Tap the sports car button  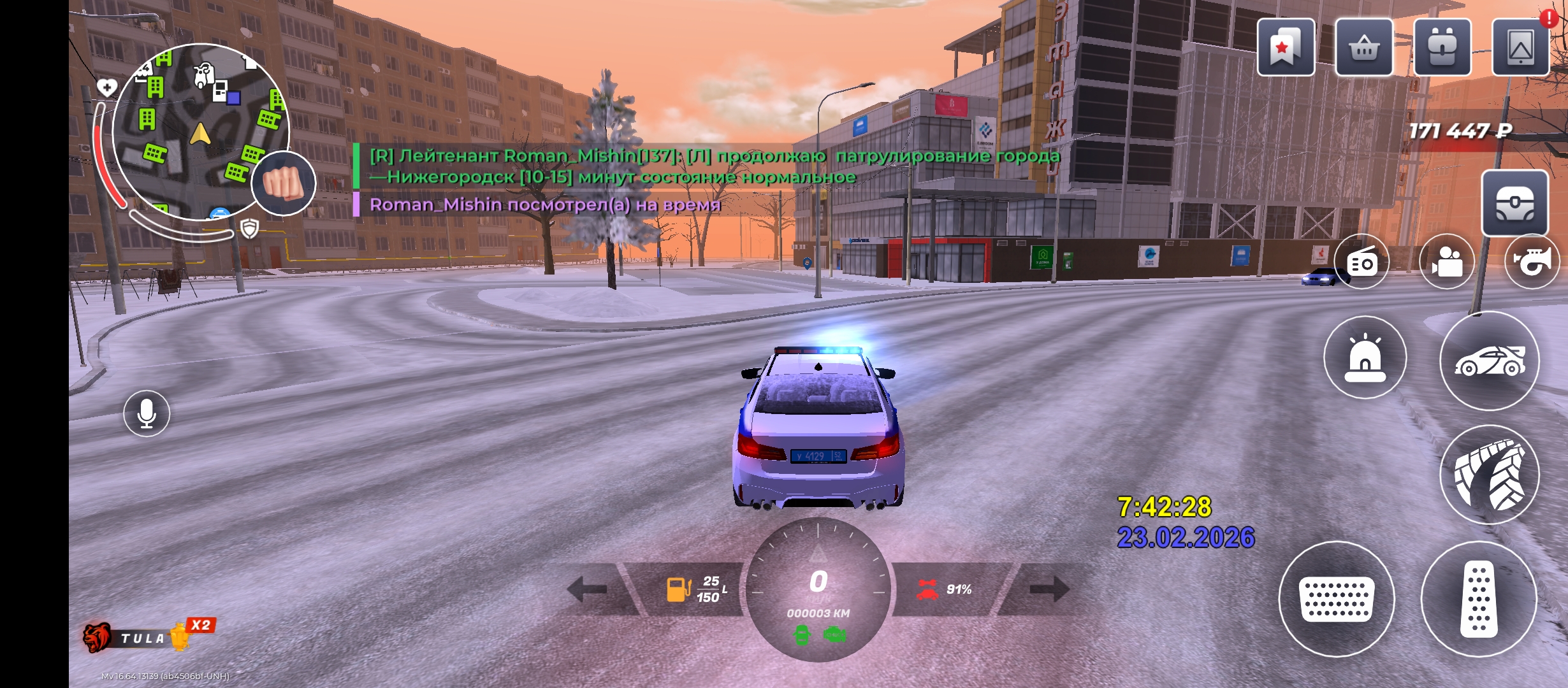[1489, 361]
